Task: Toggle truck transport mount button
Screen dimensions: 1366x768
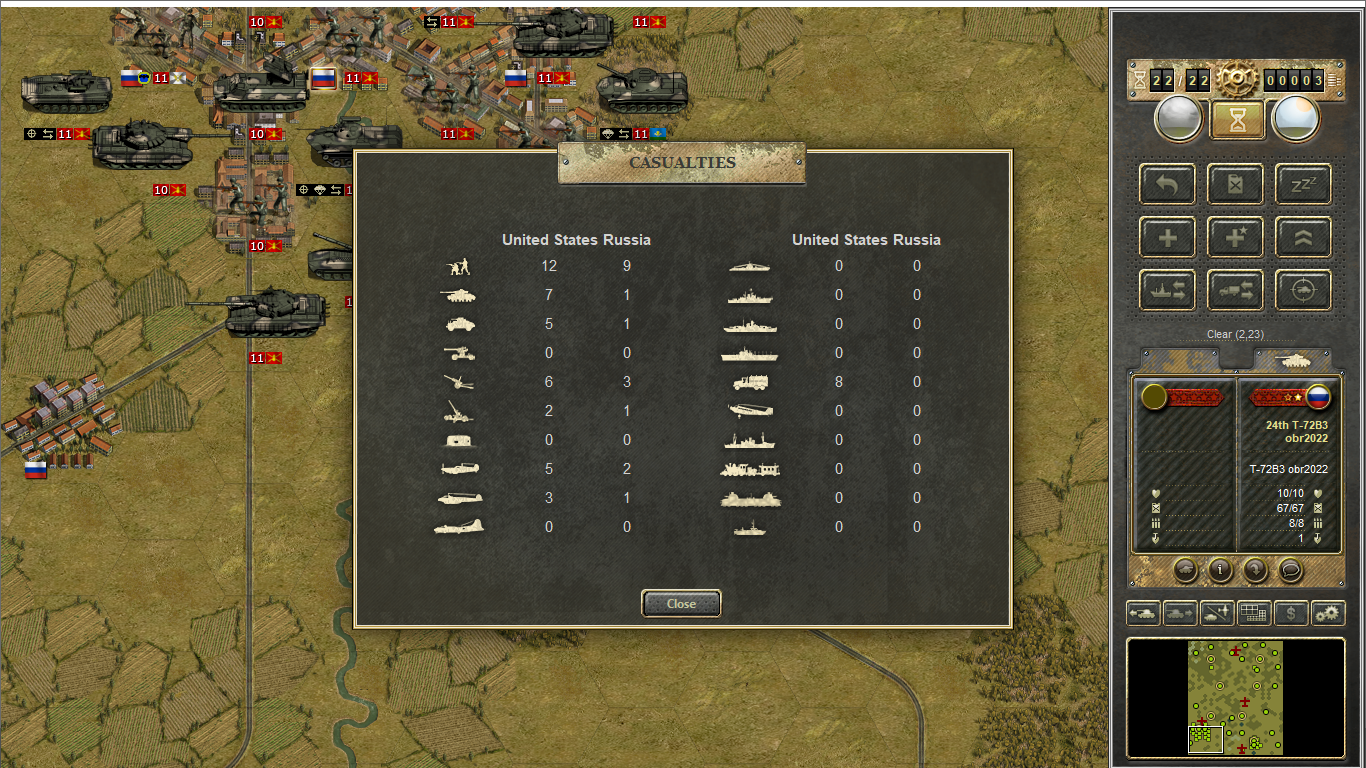Action: click(1235, 290)
